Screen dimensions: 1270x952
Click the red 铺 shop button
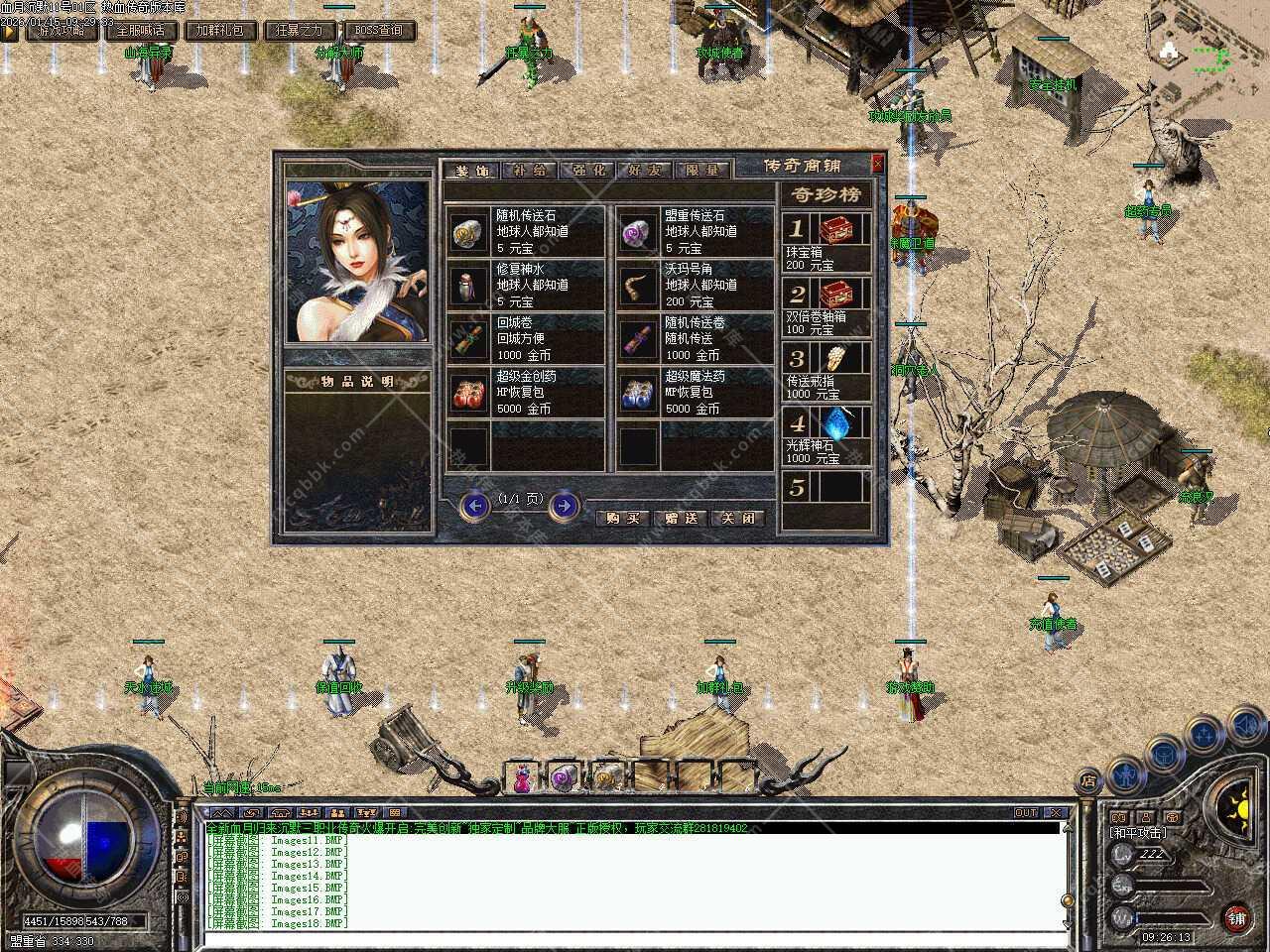[1236, 918]
